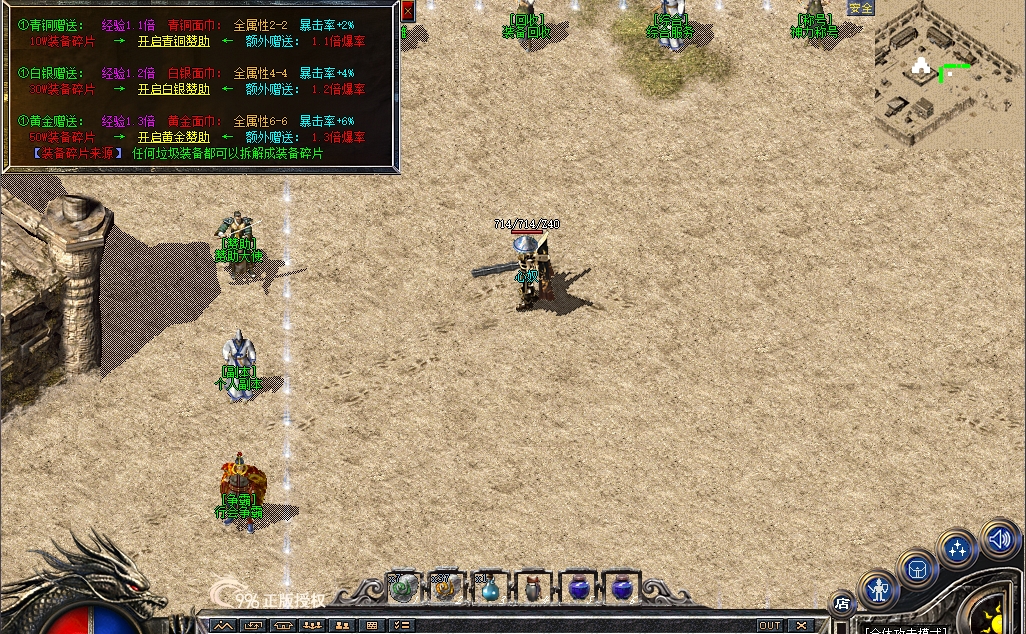This screenshot has height=634, width=1026.
Task: Close the sponsorship dialog panel
Action: (x=407, y=11)
